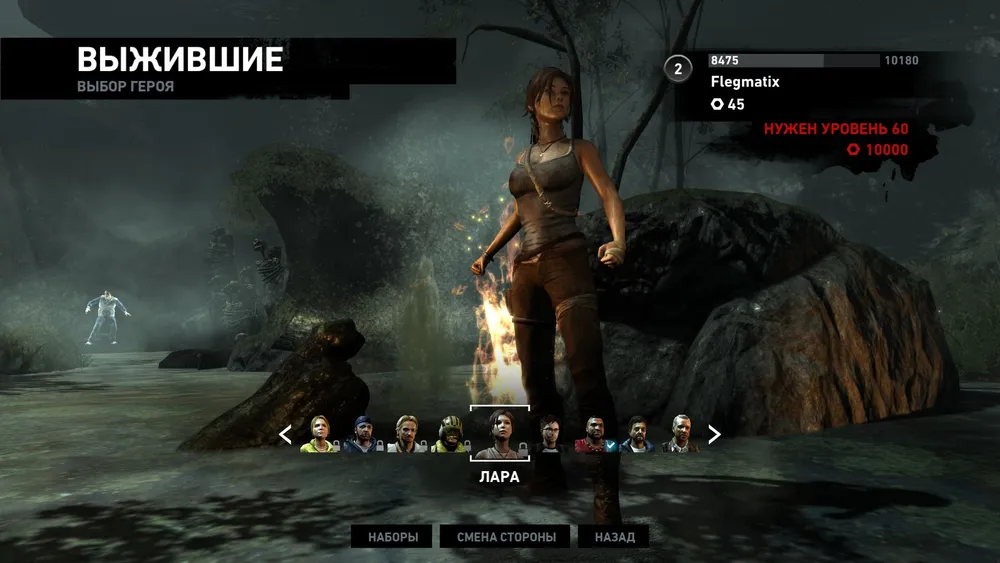
Task: Pick the checkmarked hero in the red shirt
Action: point(594,434)
